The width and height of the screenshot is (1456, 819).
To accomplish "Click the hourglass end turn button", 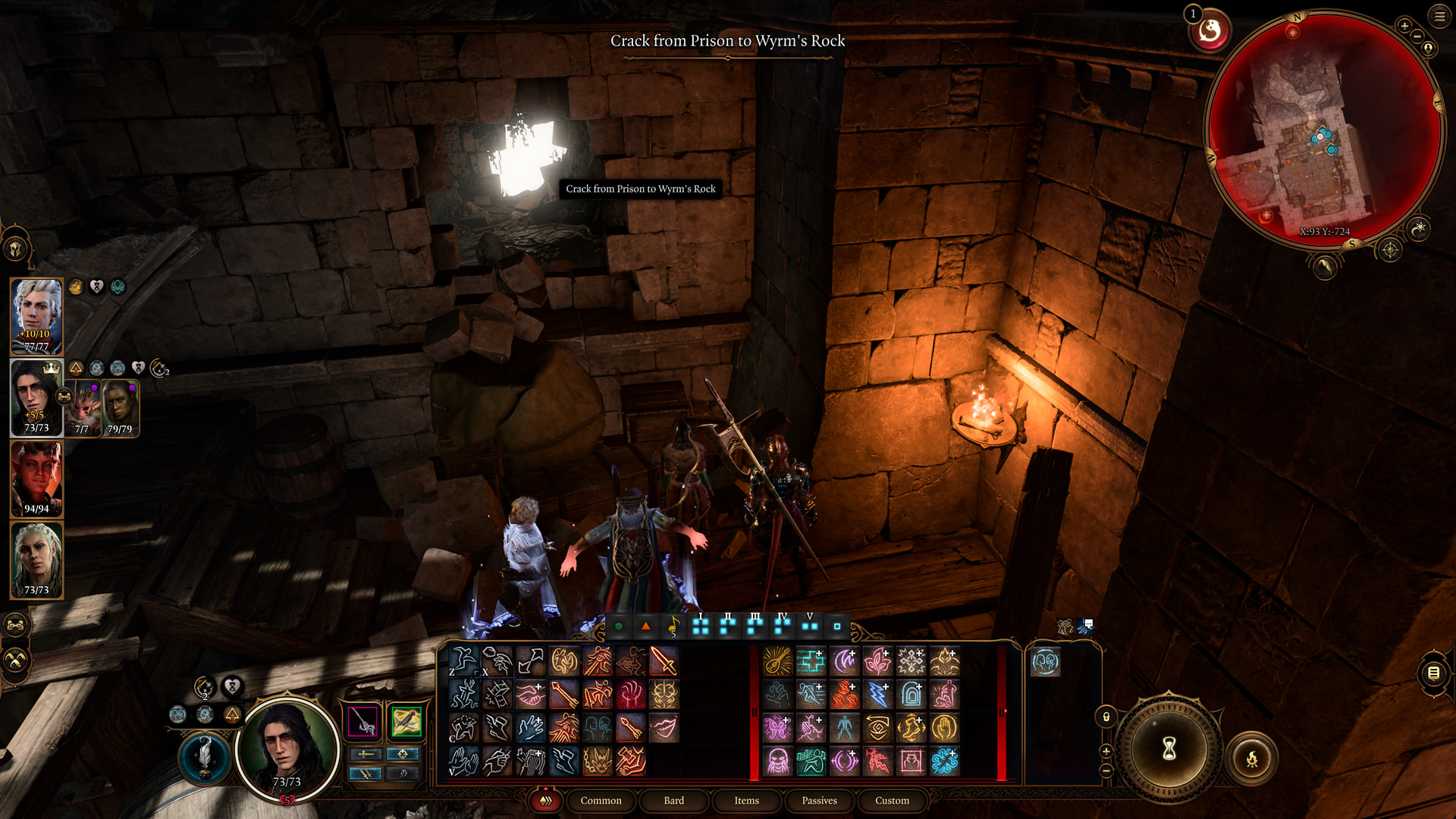I will point(1169,748).
